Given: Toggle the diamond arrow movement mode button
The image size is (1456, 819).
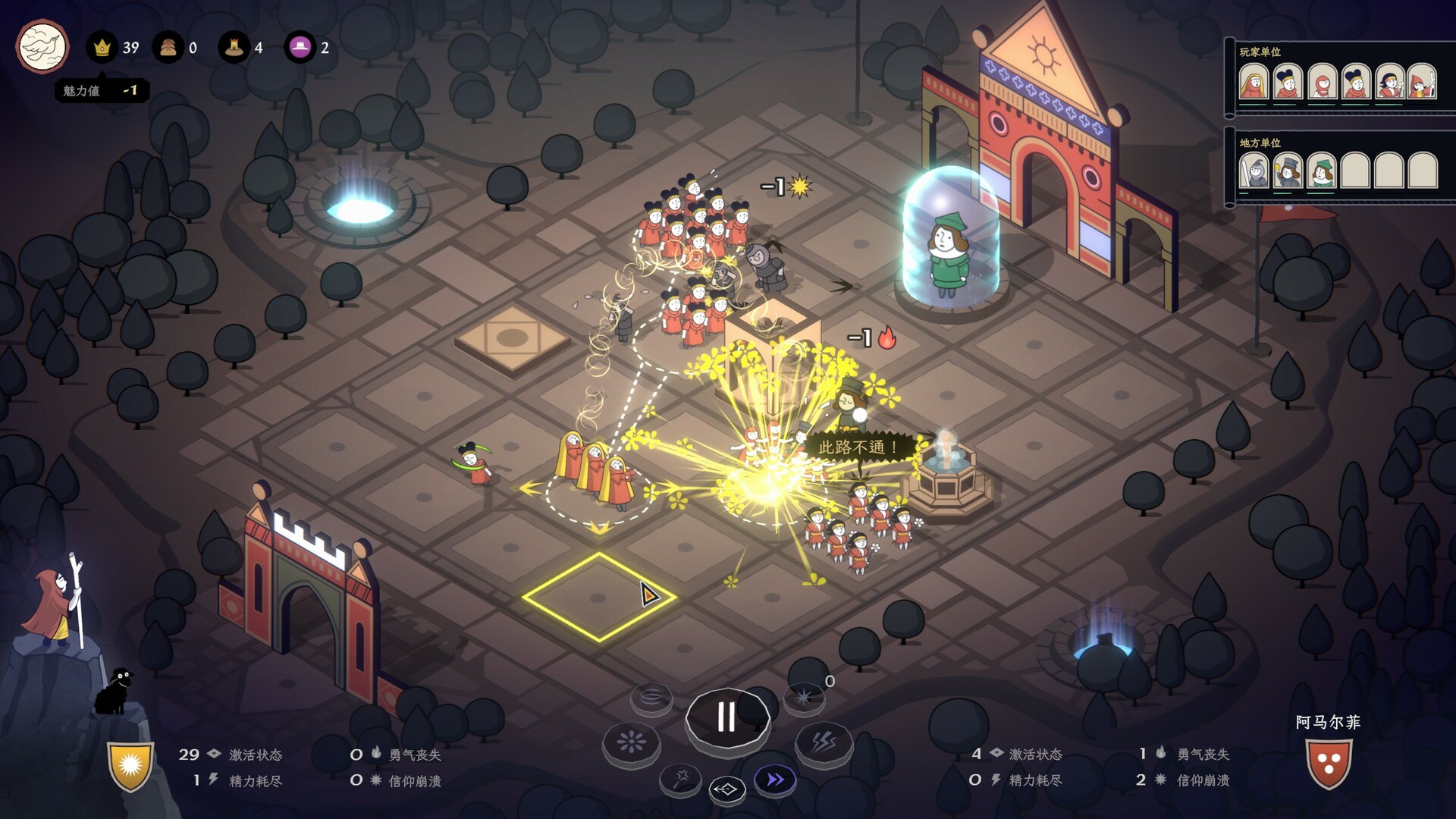Looking at the screenshot, I should click(727, 789).
